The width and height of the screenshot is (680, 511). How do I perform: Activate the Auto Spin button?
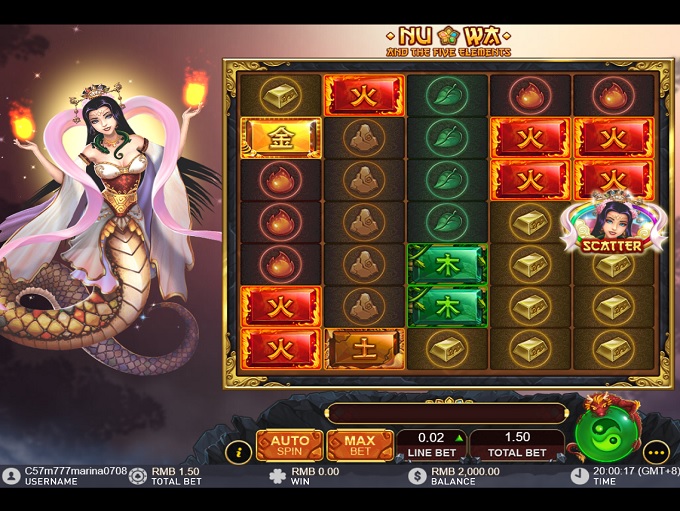click(289, 445)
